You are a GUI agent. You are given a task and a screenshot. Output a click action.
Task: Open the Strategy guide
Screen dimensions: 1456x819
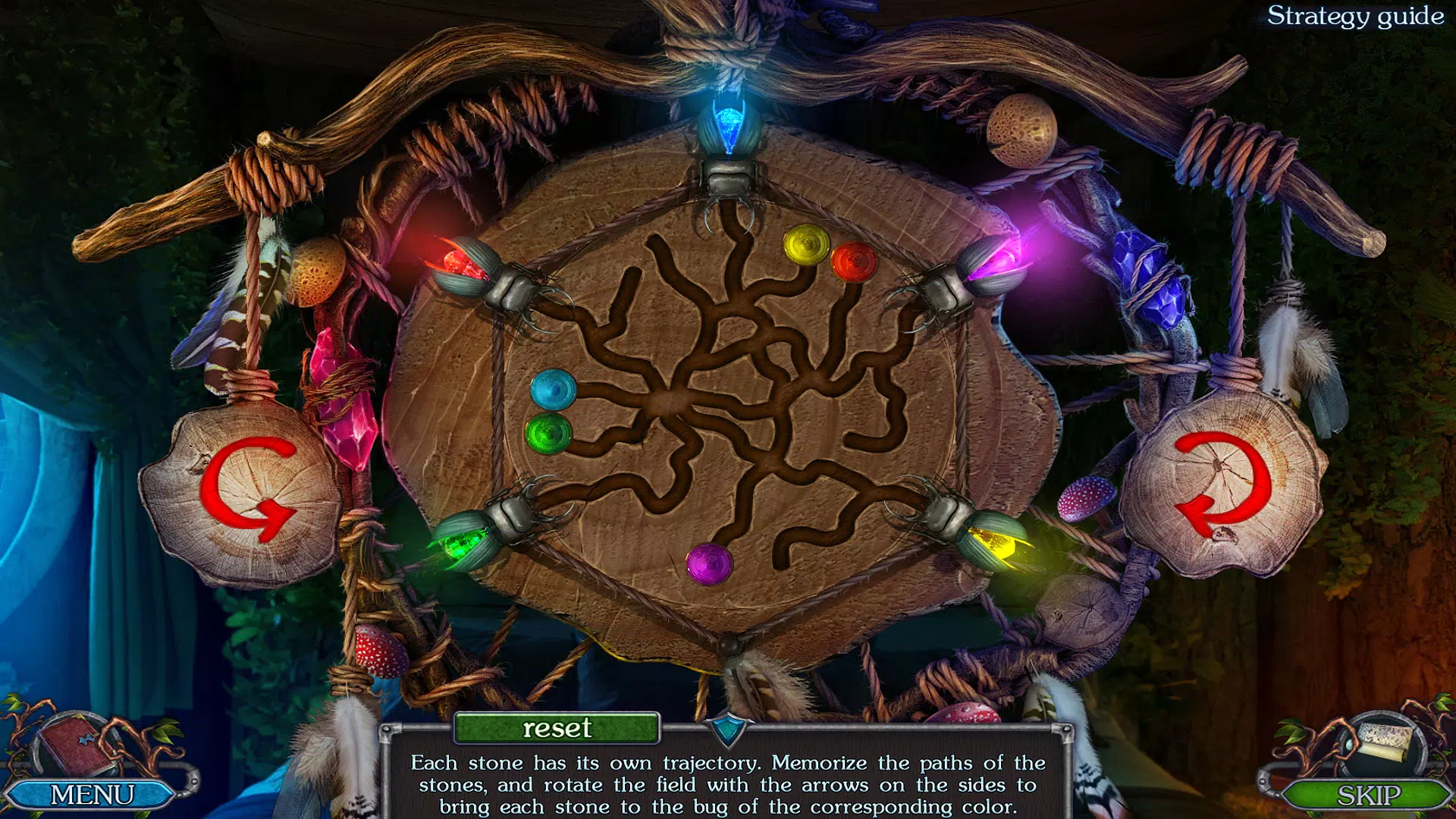(1357, 17)
